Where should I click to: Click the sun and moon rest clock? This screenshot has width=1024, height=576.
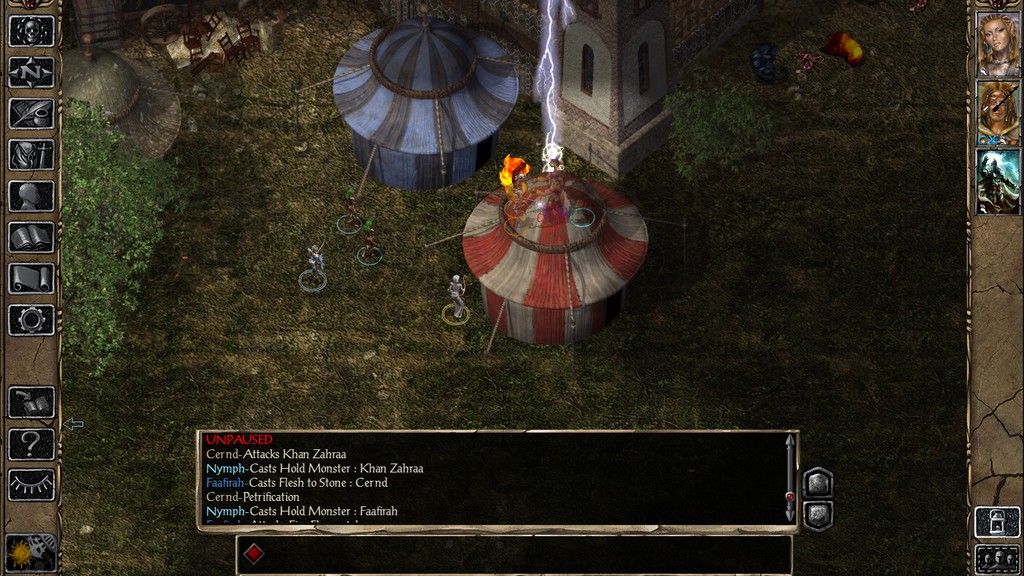click(30, 553)
